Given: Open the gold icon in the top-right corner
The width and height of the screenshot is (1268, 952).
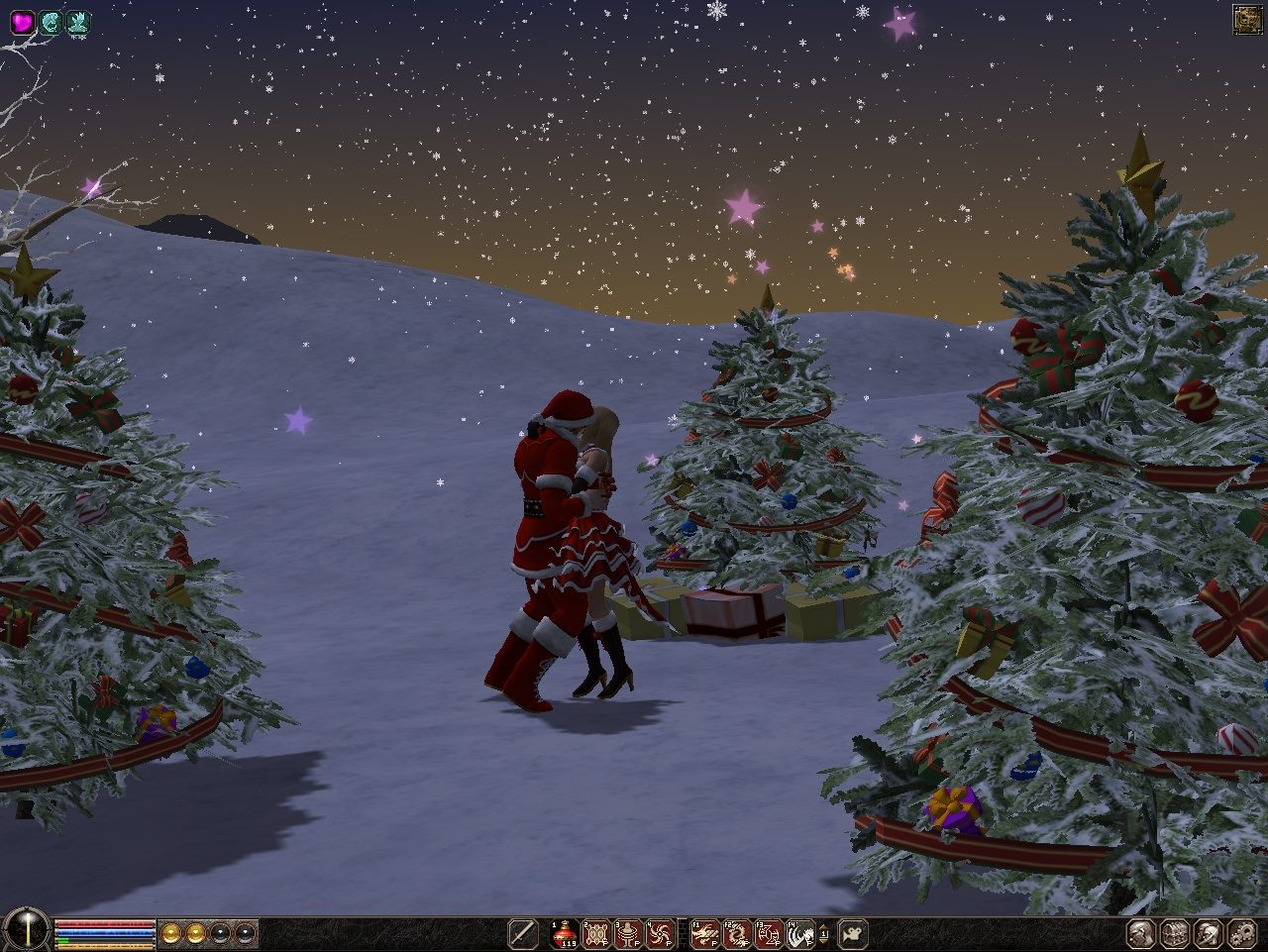Looking at the screenshot, I should tap(1246, 19).
